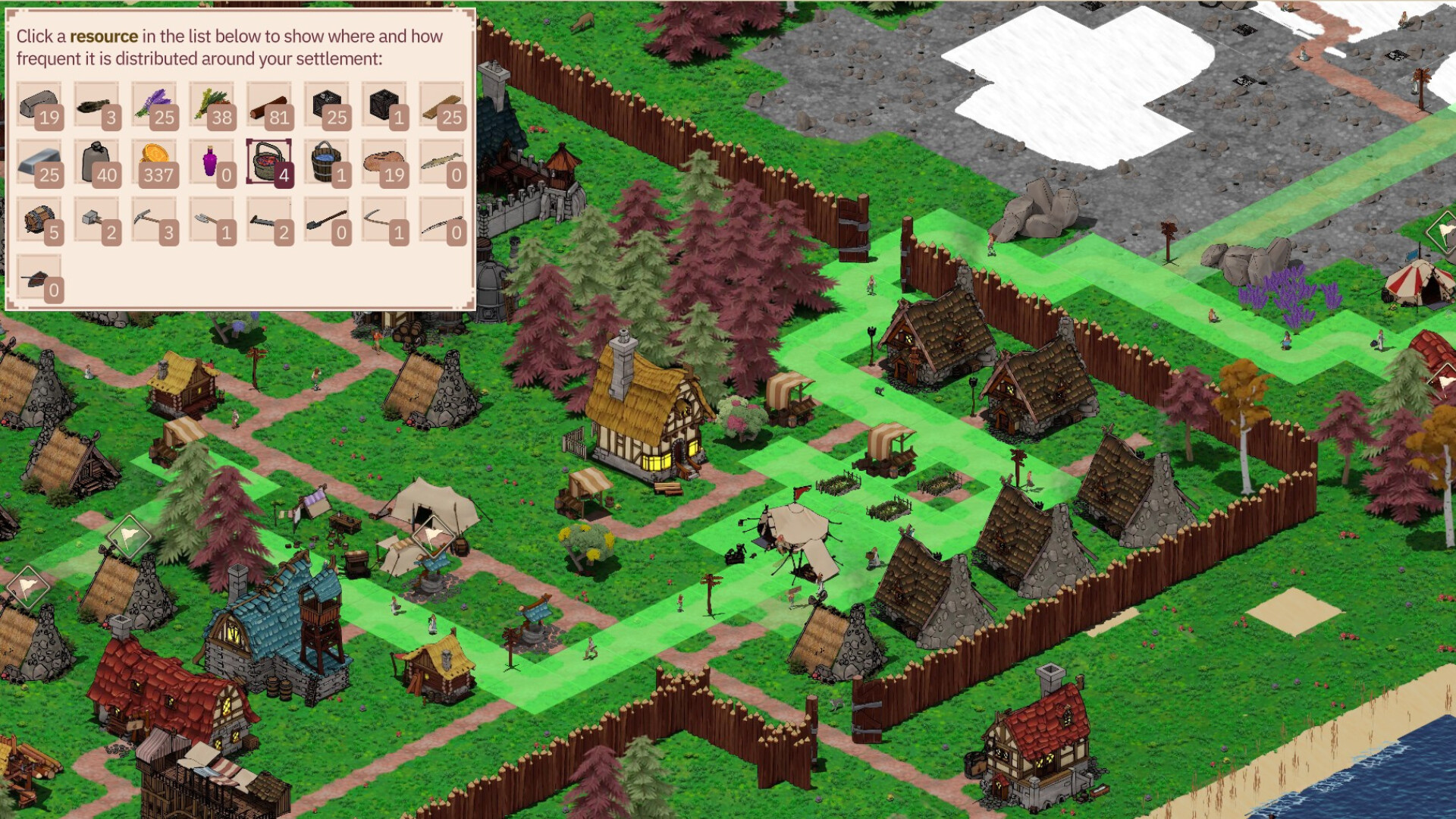
Task: Select the gold coins resource showing 337
Action: [x=155, y=163]
